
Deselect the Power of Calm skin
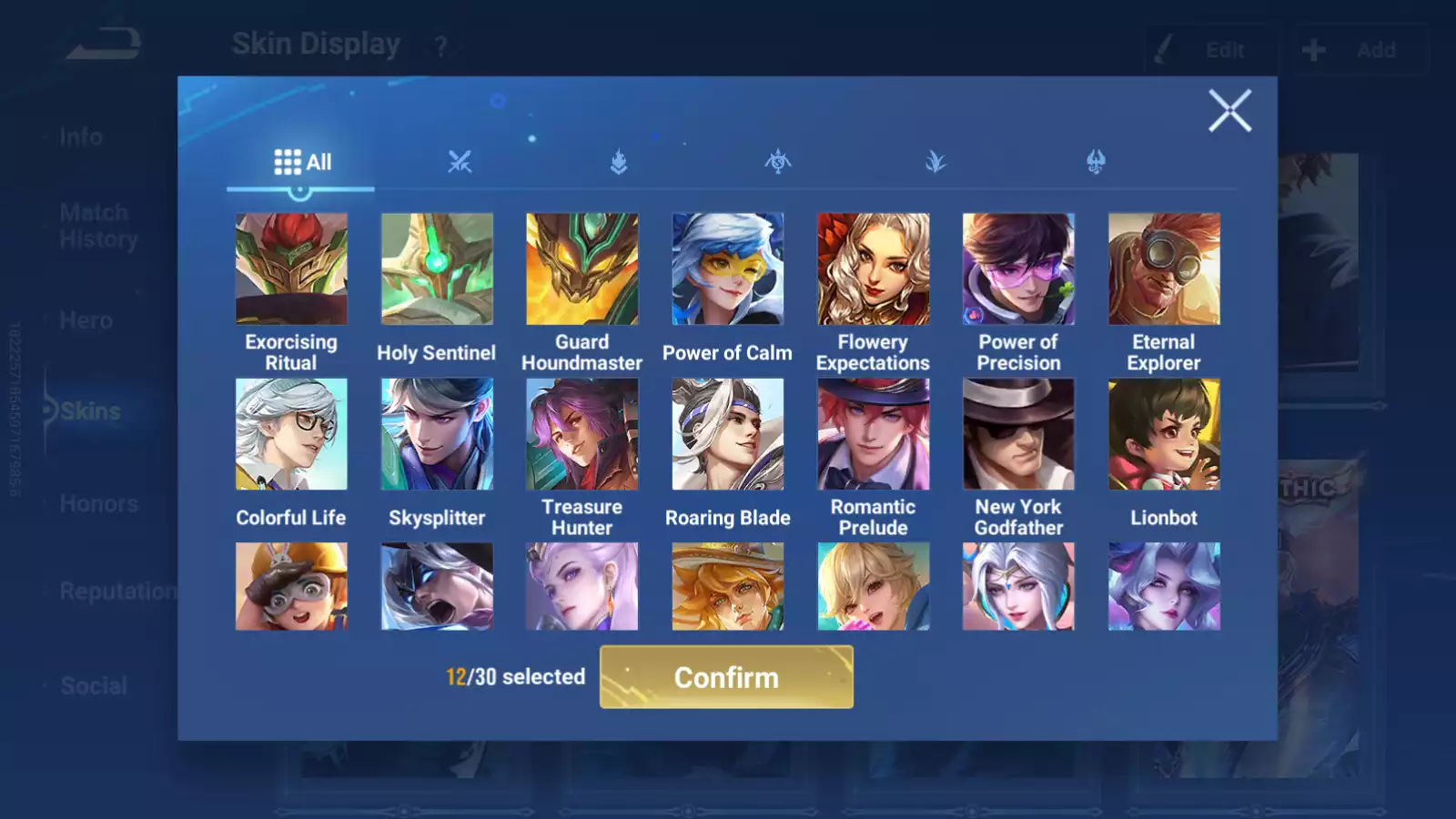(x=727, y=268)
